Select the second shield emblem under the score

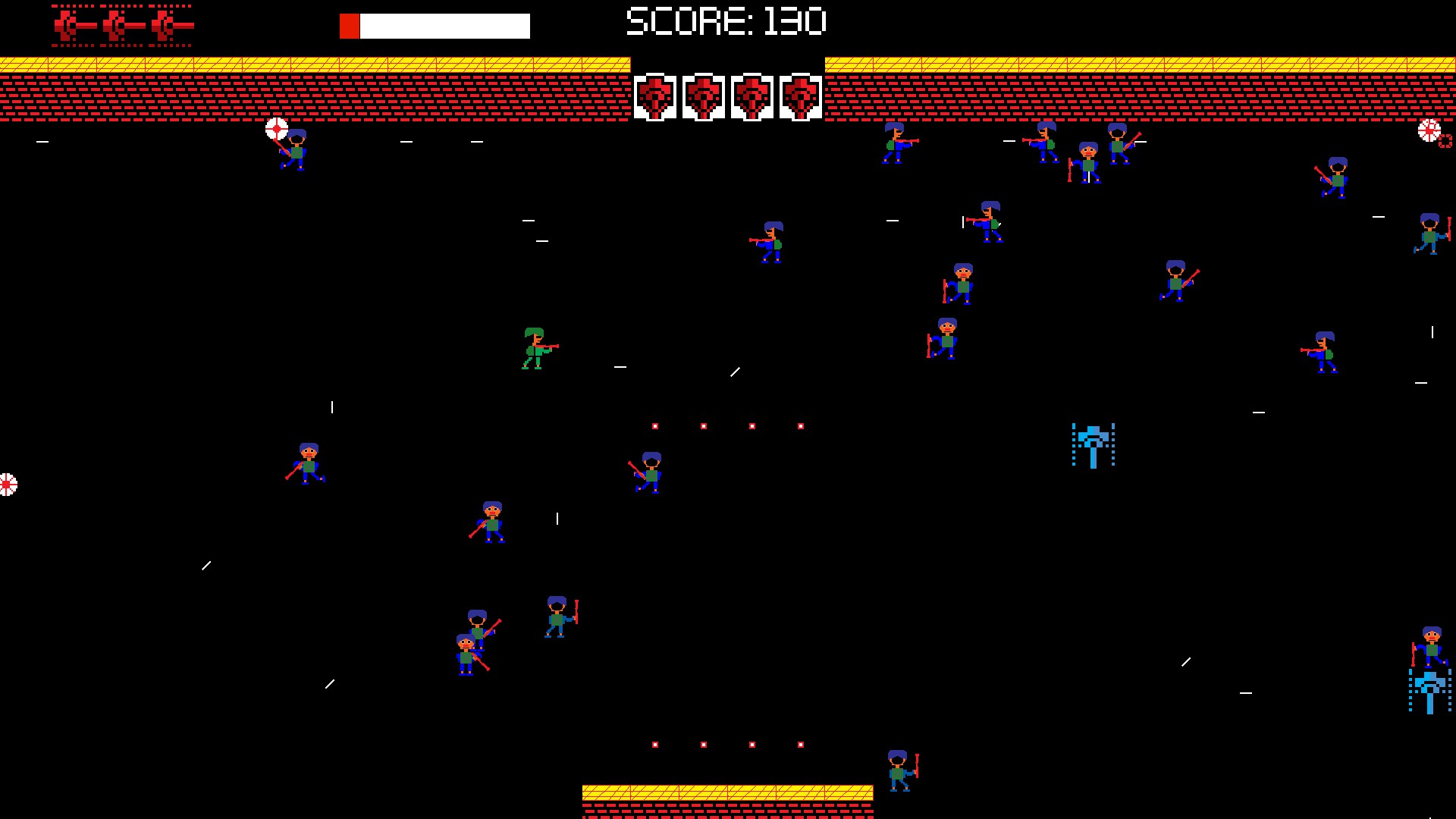click(x=704, y=96)
